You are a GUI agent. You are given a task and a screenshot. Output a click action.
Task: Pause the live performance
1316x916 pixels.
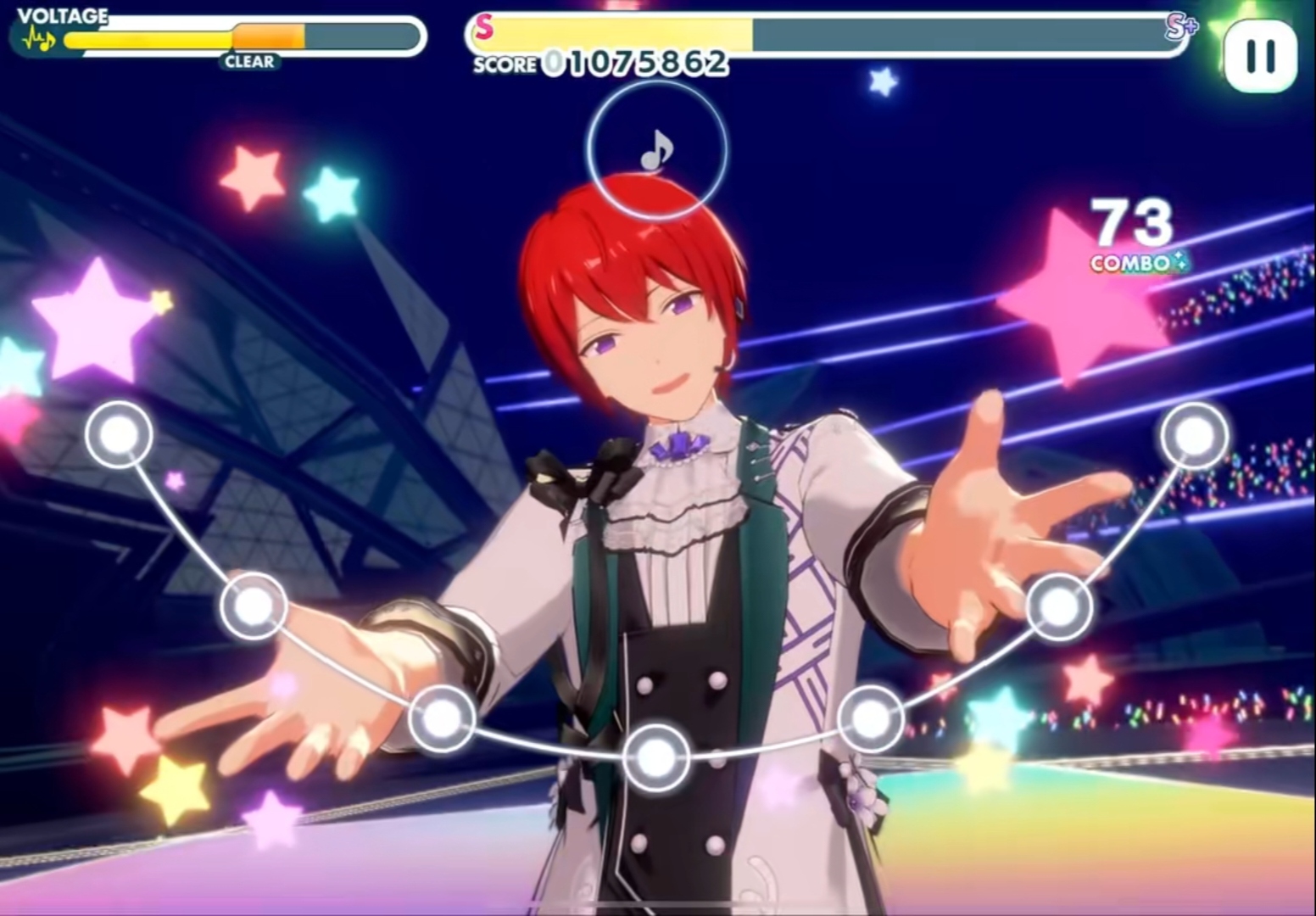[x=1260, y=56]
